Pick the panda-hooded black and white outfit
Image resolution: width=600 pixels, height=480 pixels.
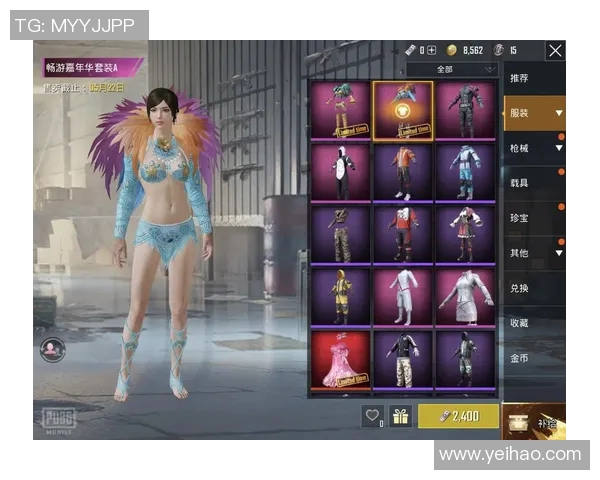coord(340,172)
